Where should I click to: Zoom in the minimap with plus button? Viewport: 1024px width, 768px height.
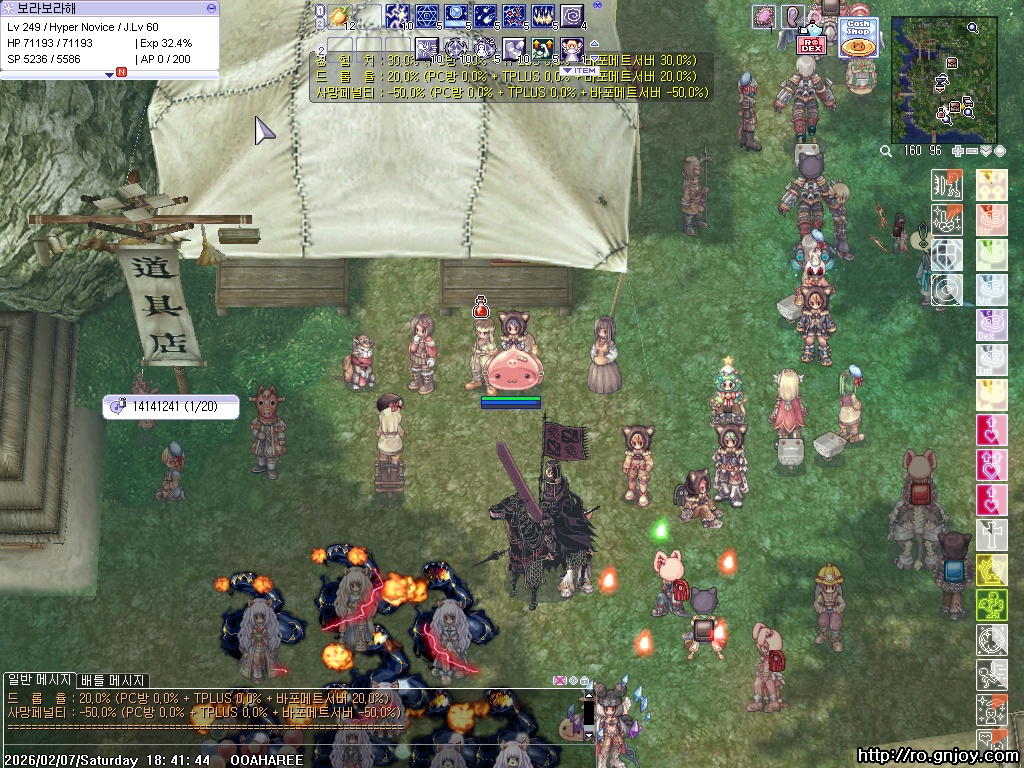click(958, 151)
